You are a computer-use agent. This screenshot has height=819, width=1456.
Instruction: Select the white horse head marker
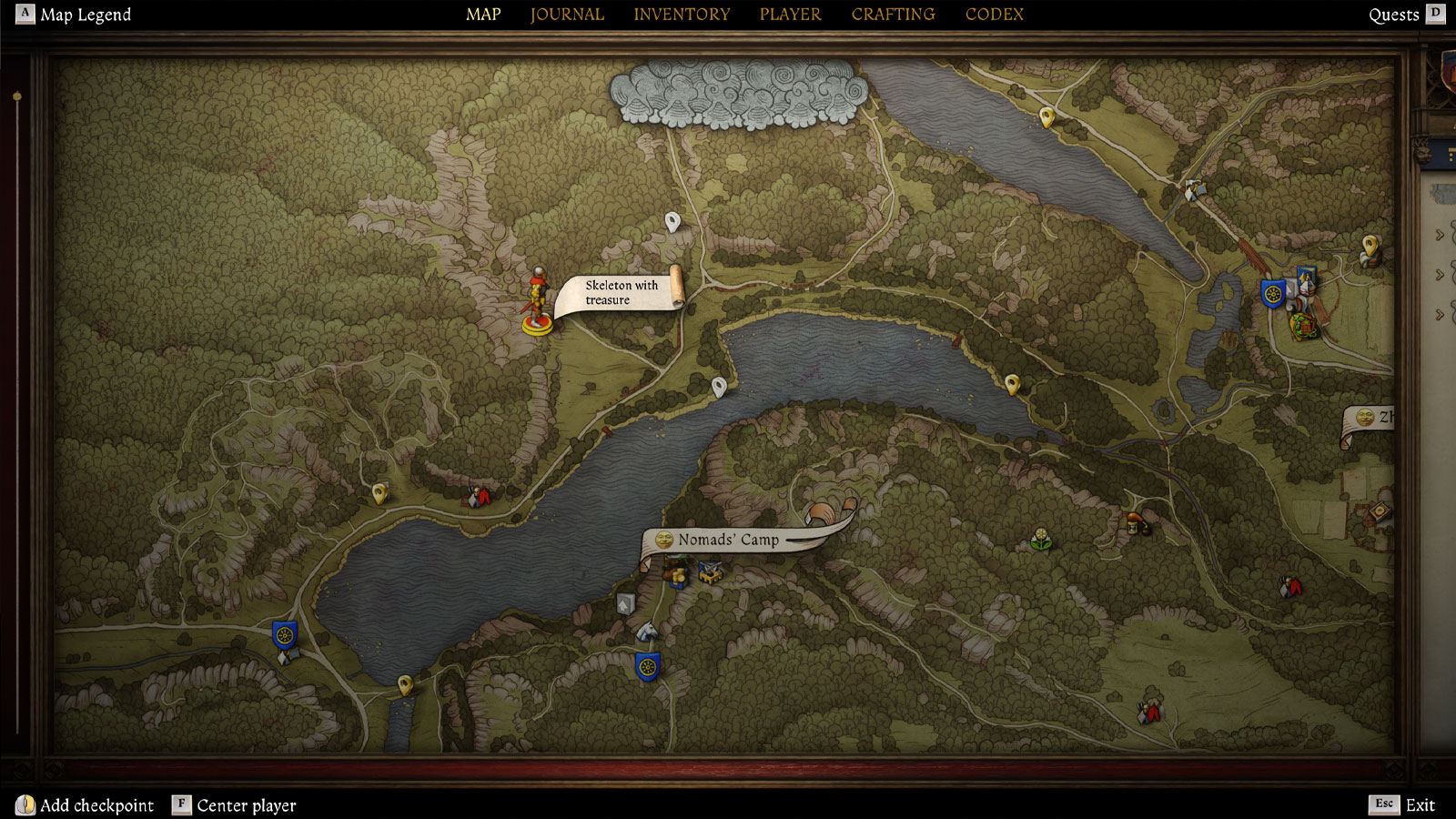[x=646, y=631]
